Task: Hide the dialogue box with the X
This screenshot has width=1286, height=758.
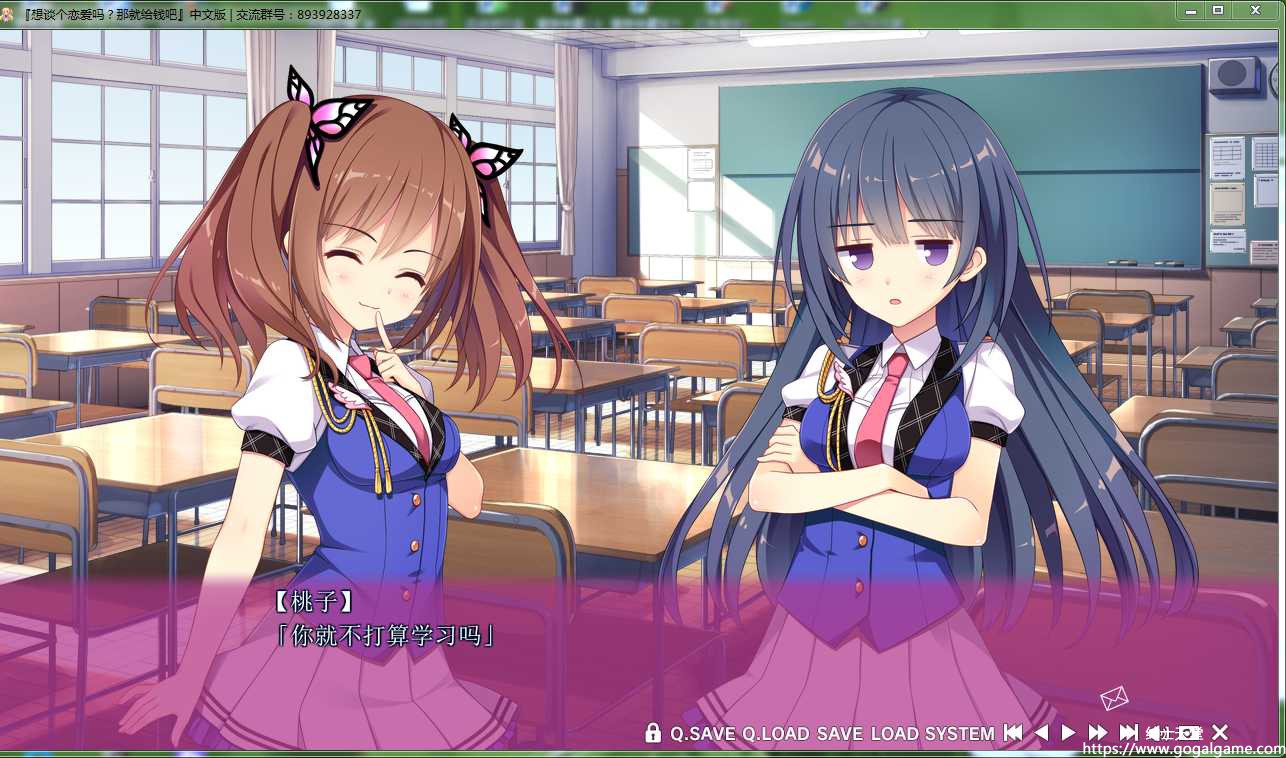Action: coord(1220,733)
